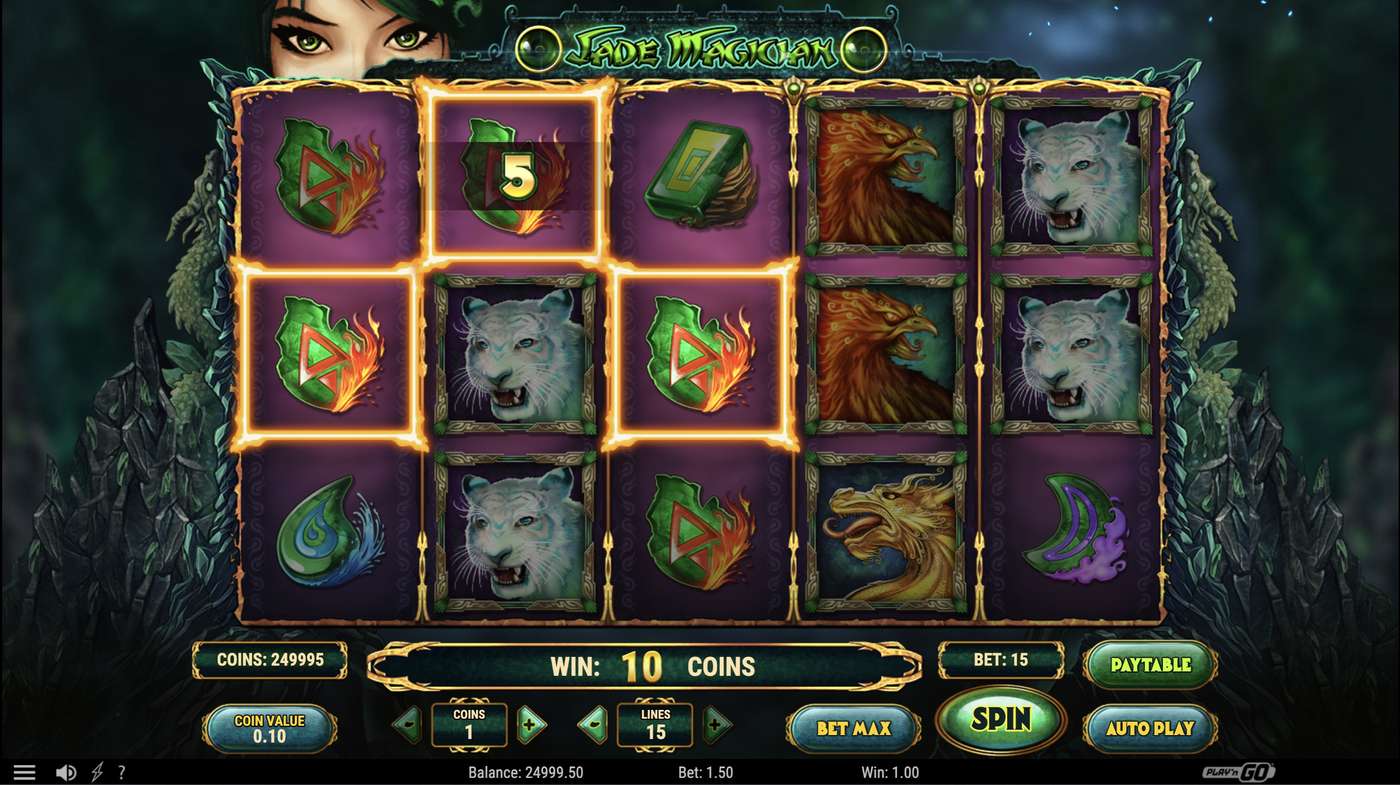
Task: Mute game audio with the speaker icon
Action: (66, 771)
